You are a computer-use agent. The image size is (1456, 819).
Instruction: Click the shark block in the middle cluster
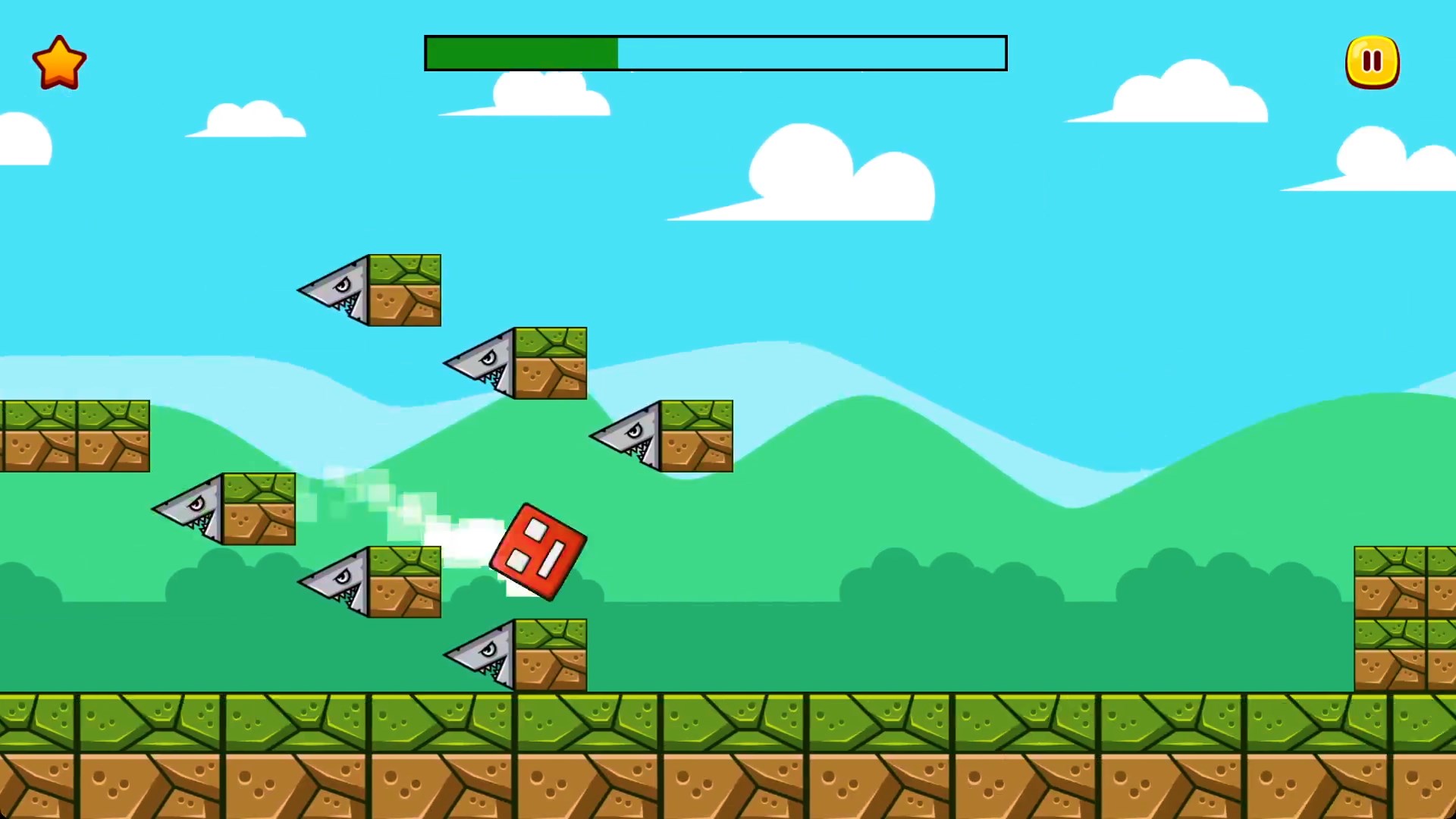(514, 362)
